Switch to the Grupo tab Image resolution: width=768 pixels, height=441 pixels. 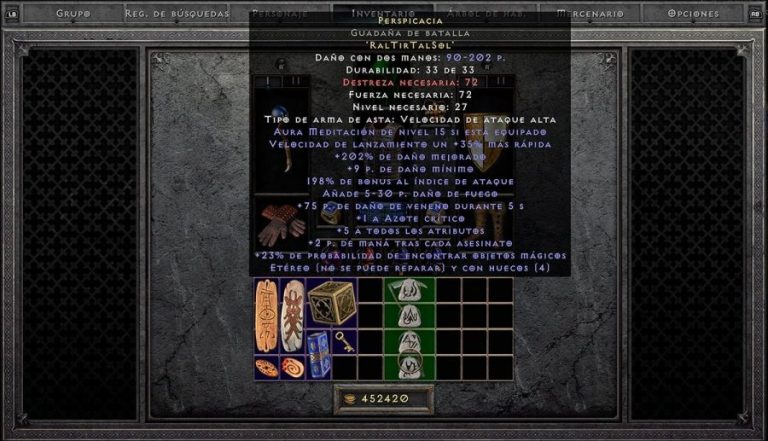[73, 14]
